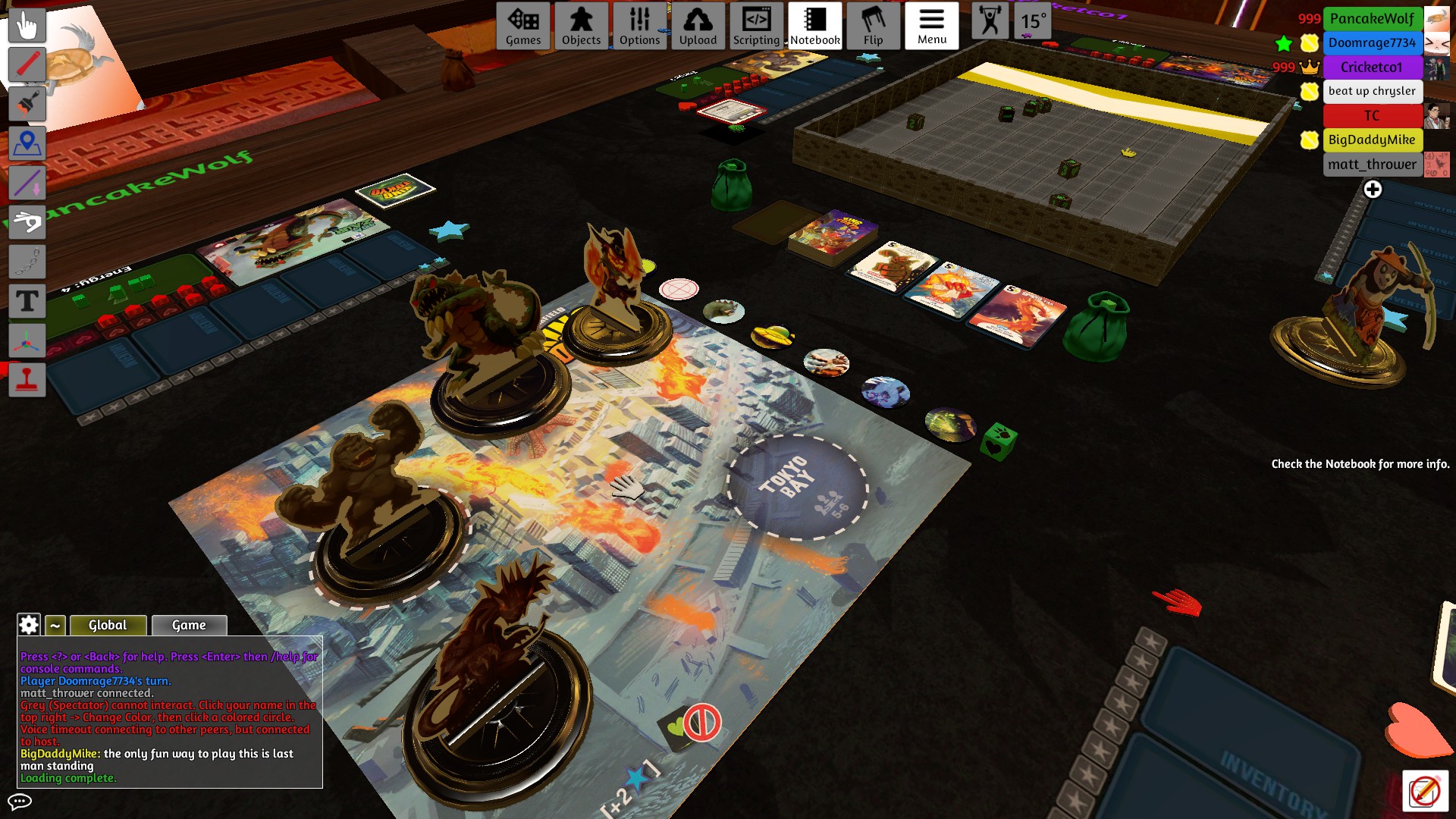Viewport: 1456px width, 819px height.
Task: Select the Paintbrush tool in the sidebar
Action: click(x=27, y=103)
